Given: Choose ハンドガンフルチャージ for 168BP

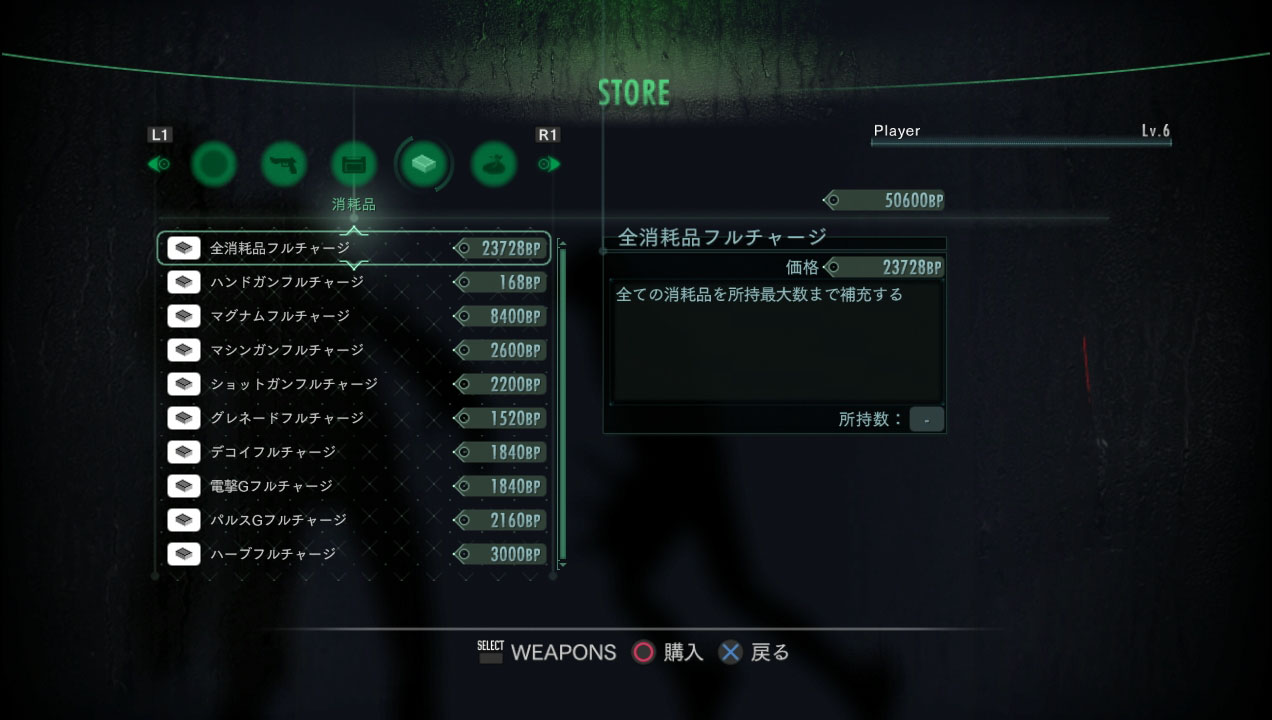Looking at the screenshot, I should tap(354, 282).
